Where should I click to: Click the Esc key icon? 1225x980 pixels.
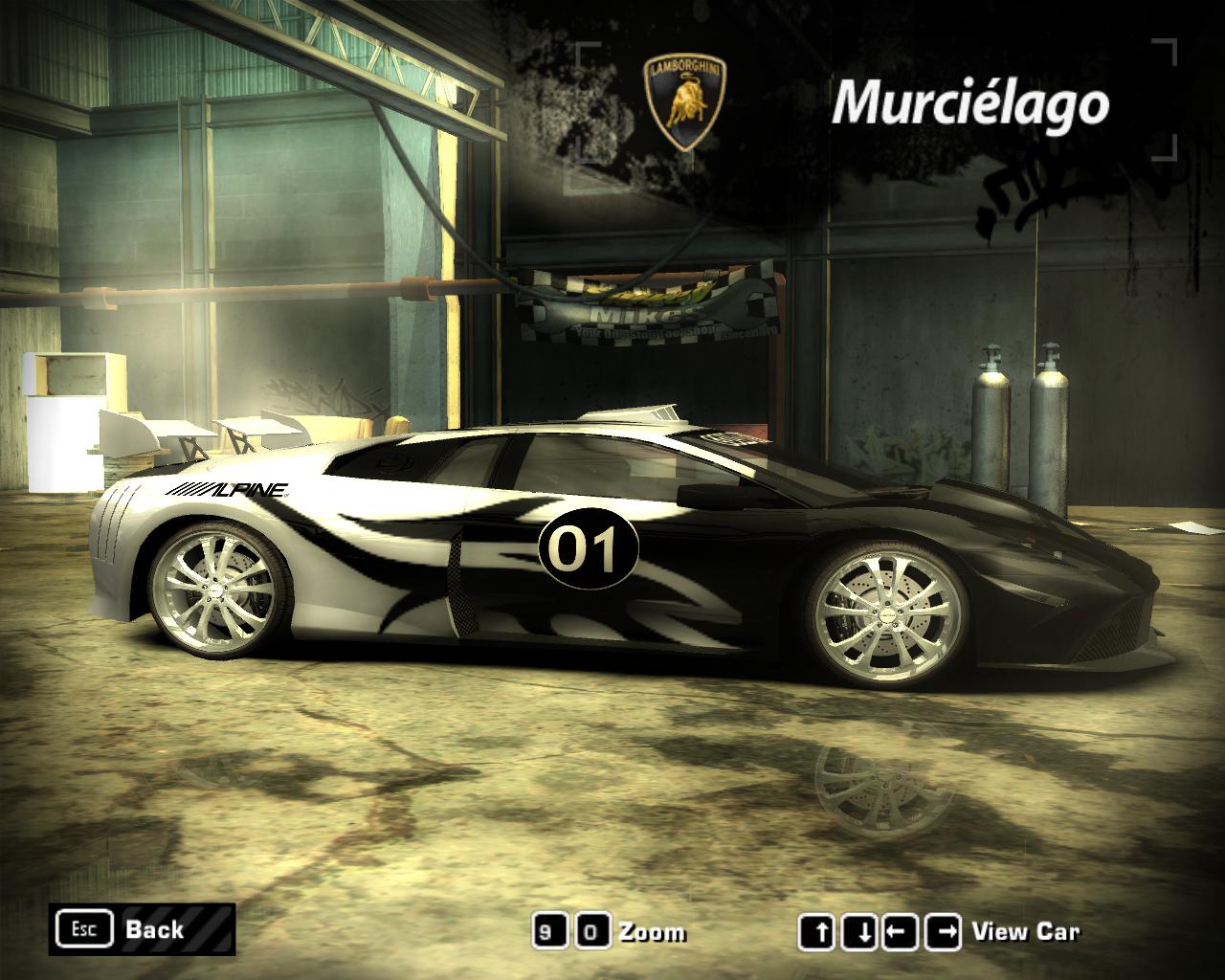[x=84, y=927]
